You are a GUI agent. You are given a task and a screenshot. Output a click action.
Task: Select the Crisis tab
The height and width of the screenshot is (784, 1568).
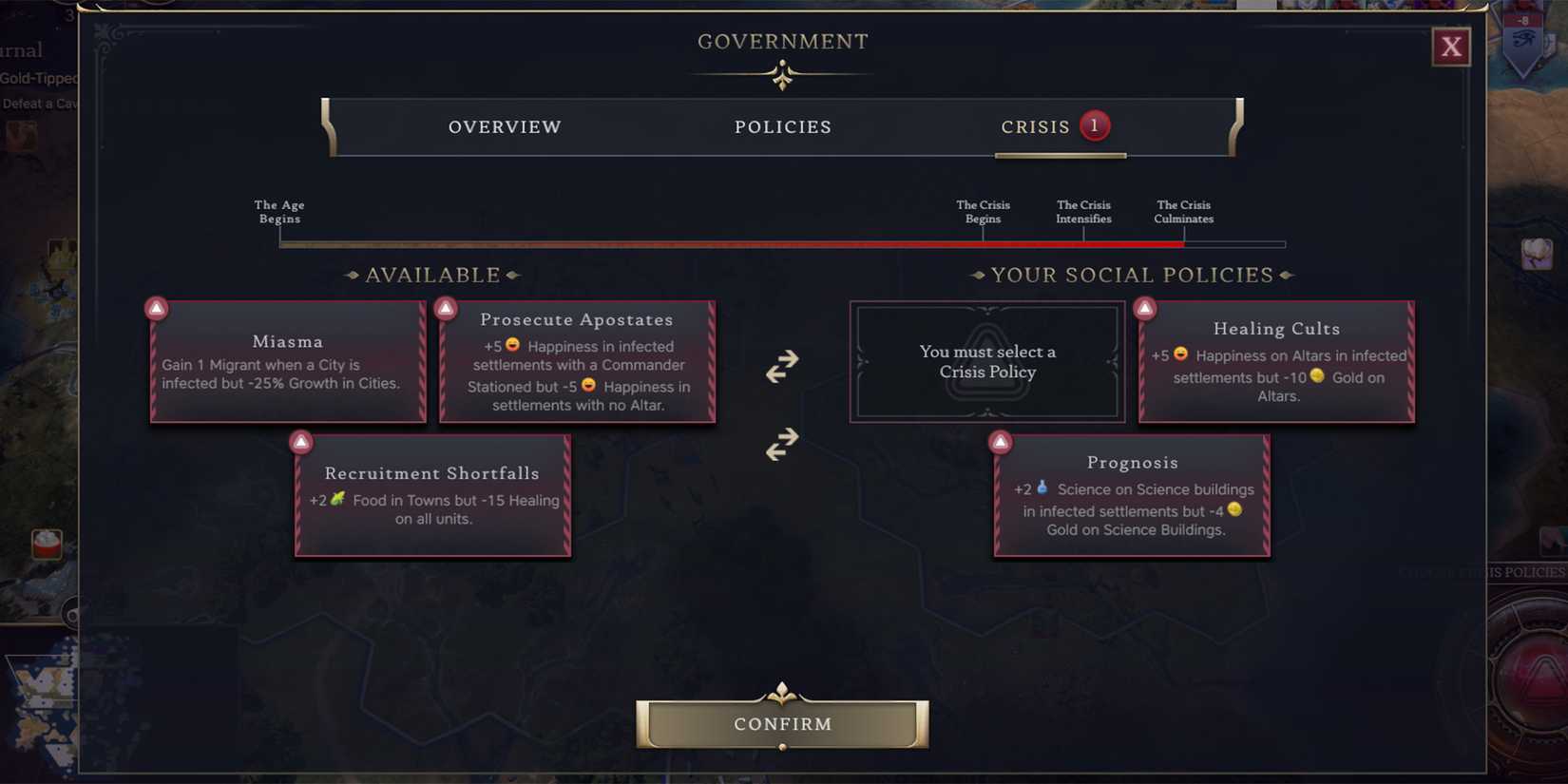(1036, 126)
